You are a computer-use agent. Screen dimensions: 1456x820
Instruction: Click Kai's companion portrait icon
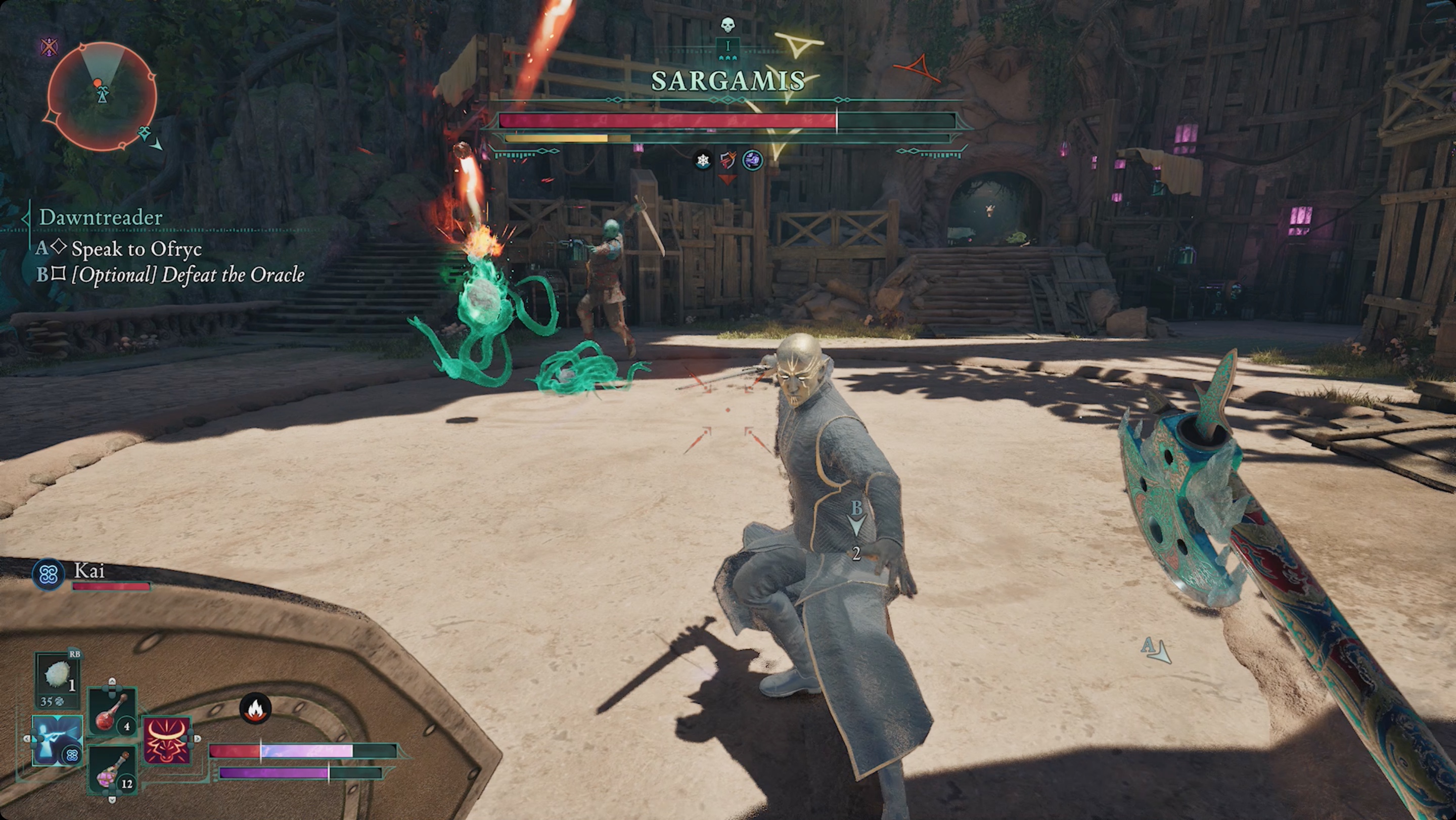tap(48, 575)
